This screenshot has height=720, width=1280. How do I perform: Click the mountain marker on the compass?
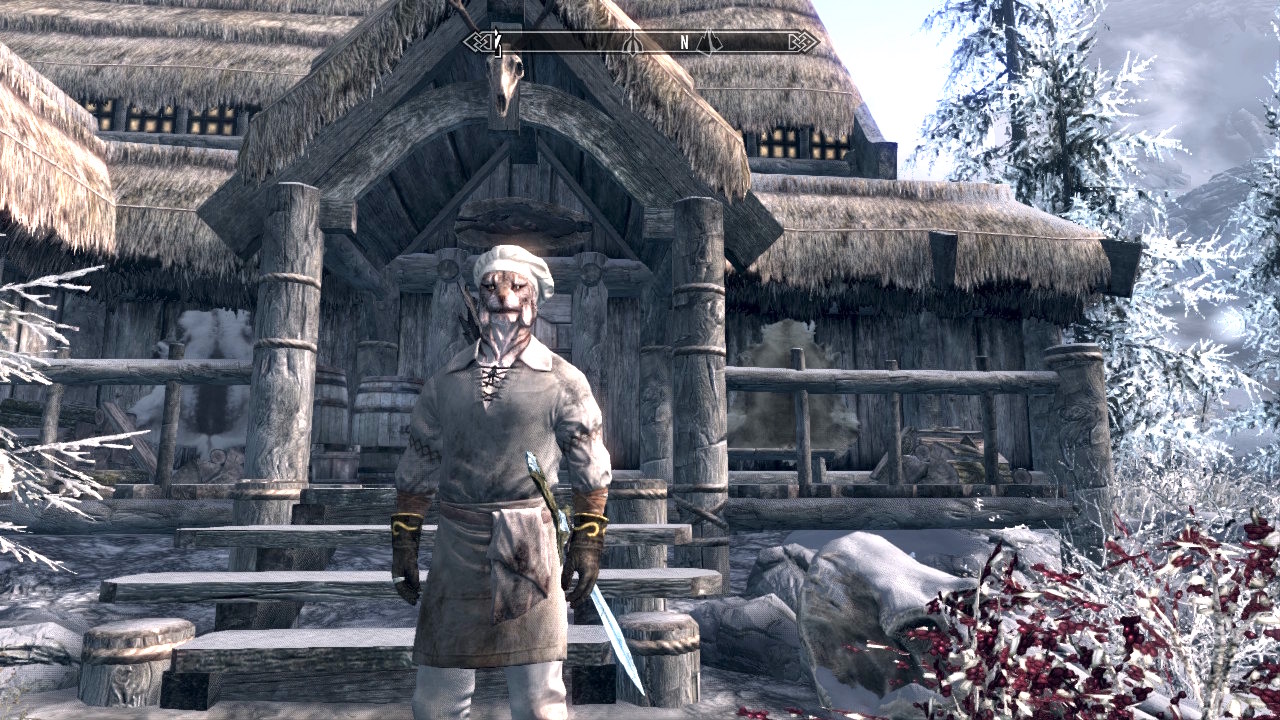tap(709, 42)
